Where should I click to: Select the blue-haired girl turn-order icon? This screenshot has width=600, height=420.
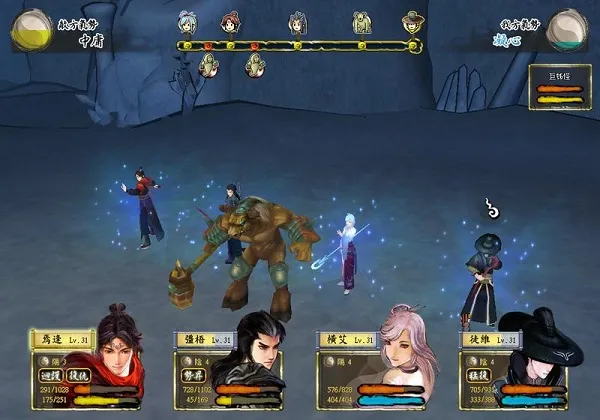tap(185, 22)
